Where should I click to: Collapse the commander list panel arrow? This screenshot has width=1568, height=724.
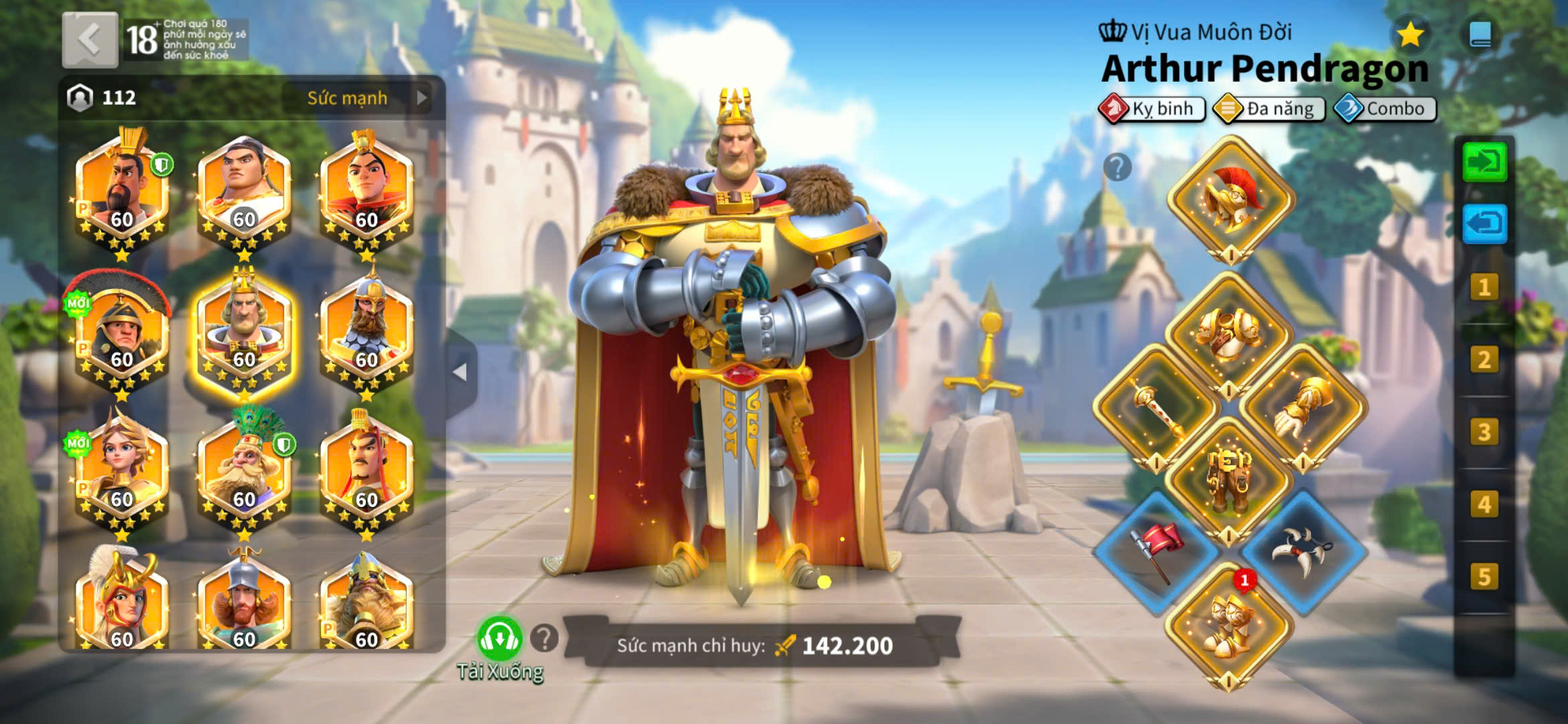coord(460,371)
